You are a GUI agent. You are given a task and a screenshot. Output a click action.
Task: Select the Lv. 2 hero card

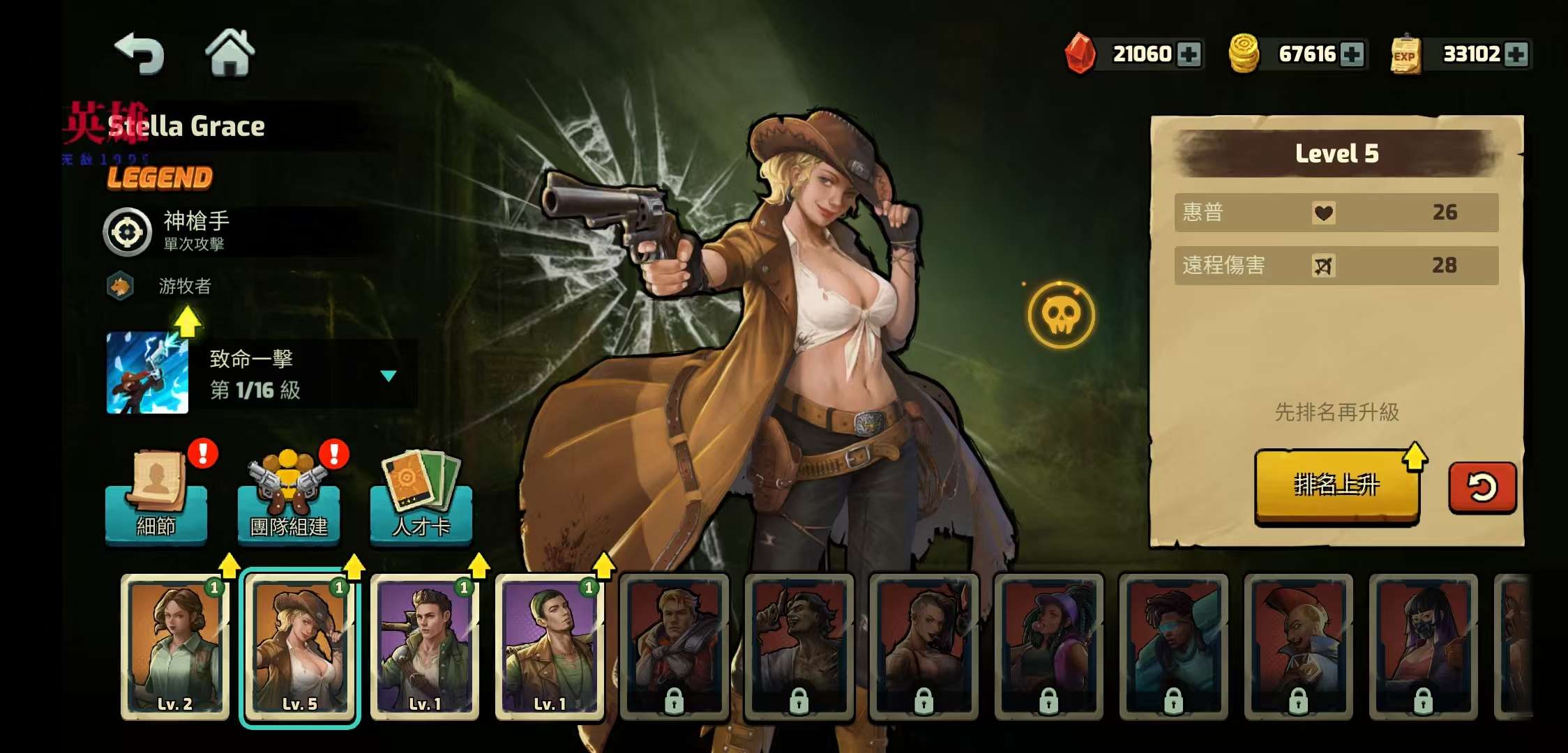[x=175, y=646]
